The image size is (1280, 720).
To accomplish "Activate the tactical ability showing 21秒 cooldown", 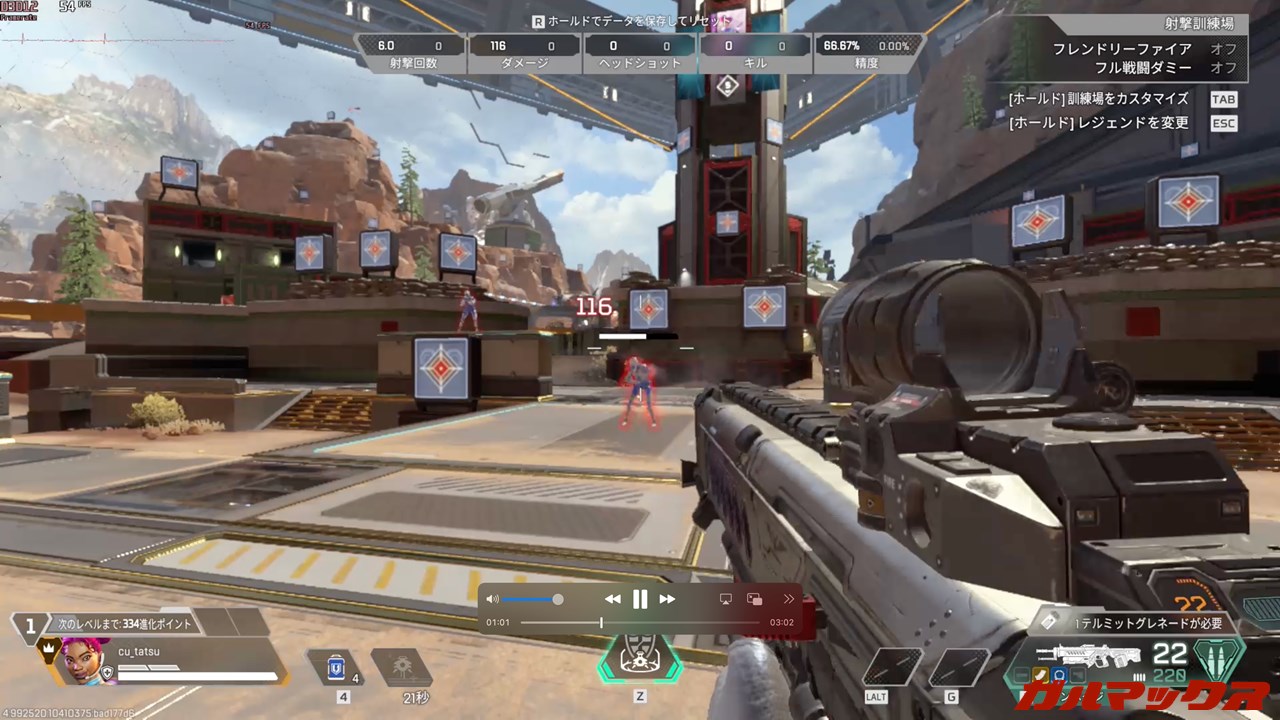I will pyautogui.click(x=401, y=667).
